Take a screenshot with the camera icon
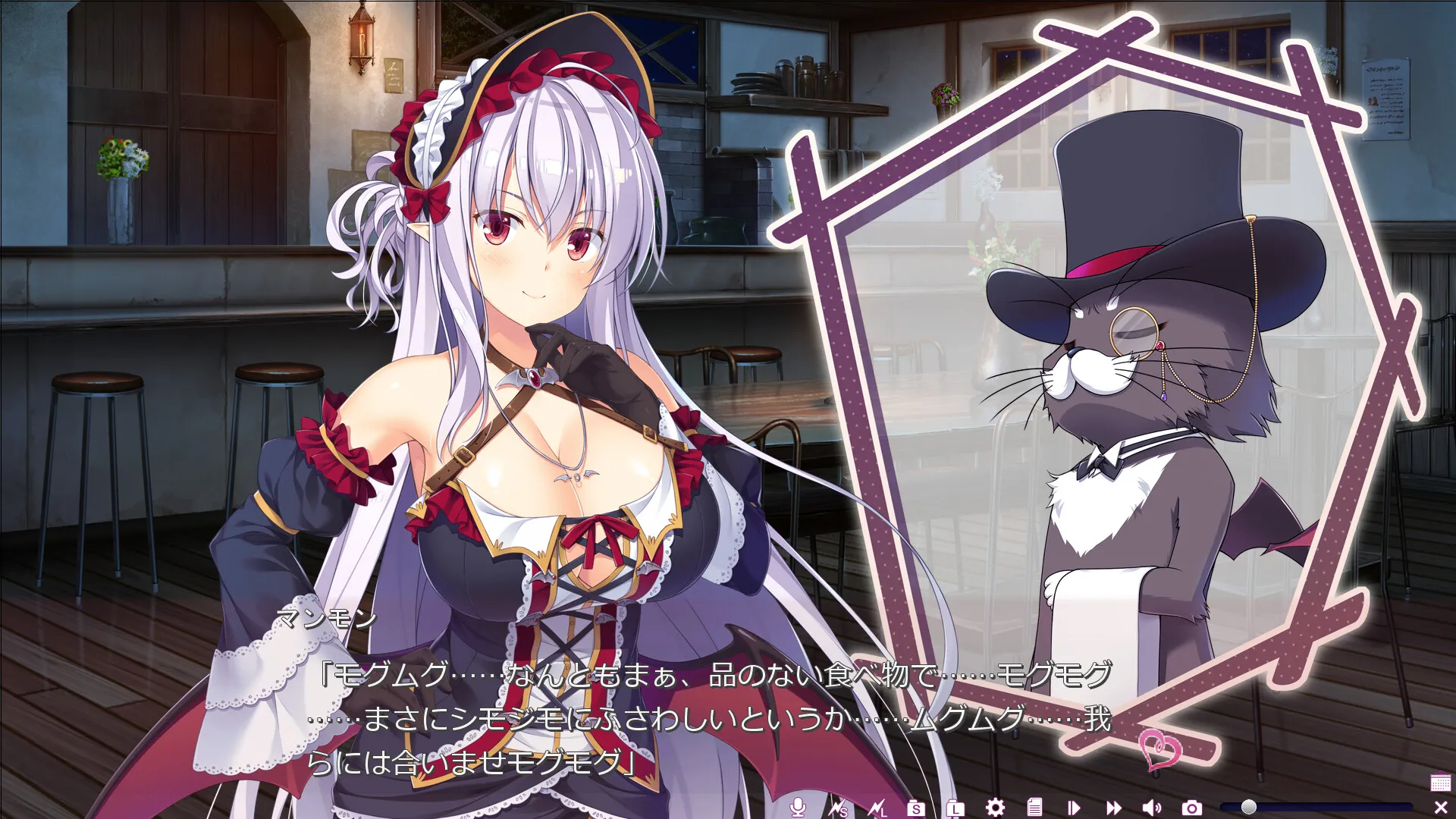 pos(1192,808)
